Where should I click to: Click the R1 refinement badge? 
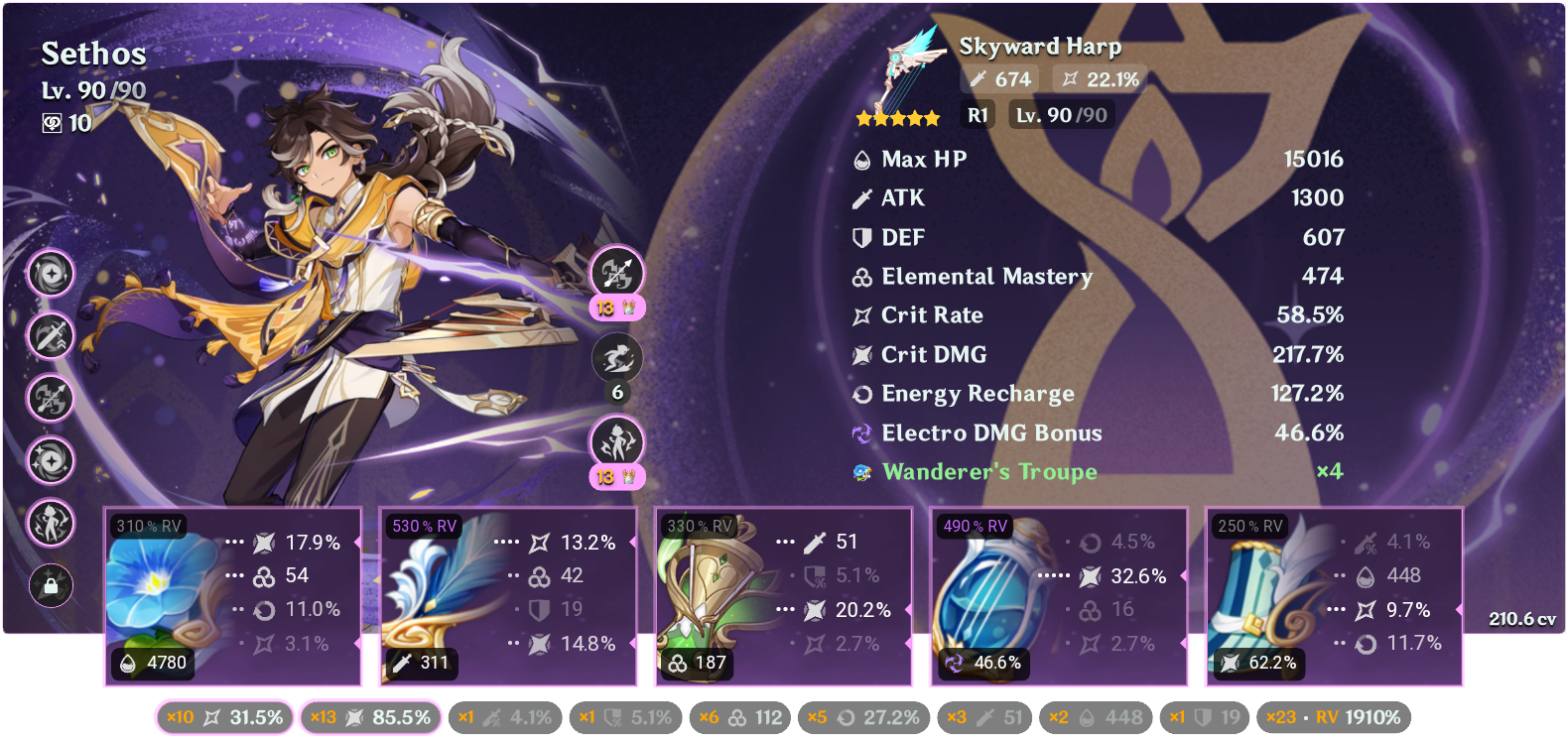977,114
